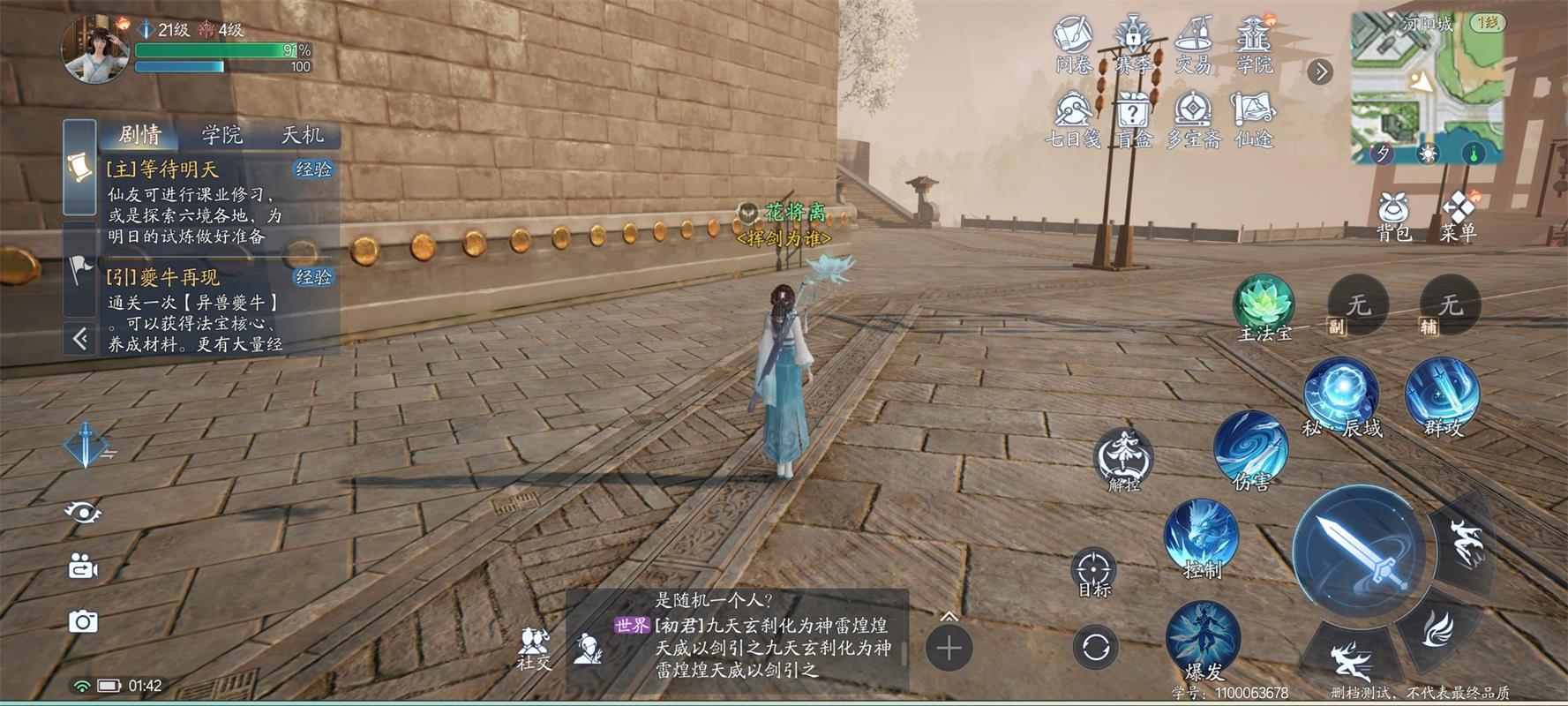Expand the chat window using the up chevron

(949, 618)
